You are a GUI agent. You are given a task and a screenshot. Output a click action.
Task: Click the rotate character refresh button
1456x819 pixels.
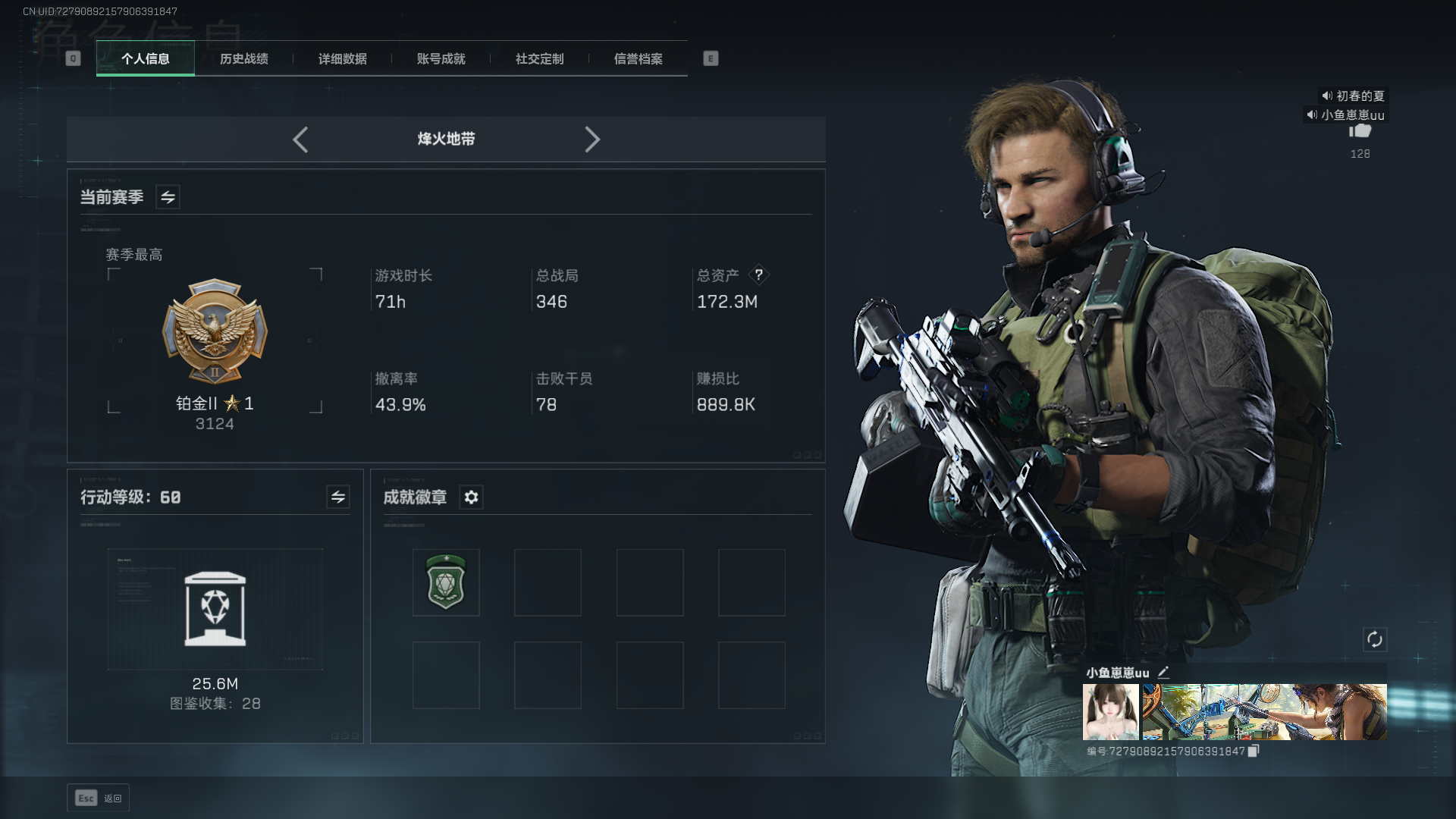click(x=1375, y=639)
